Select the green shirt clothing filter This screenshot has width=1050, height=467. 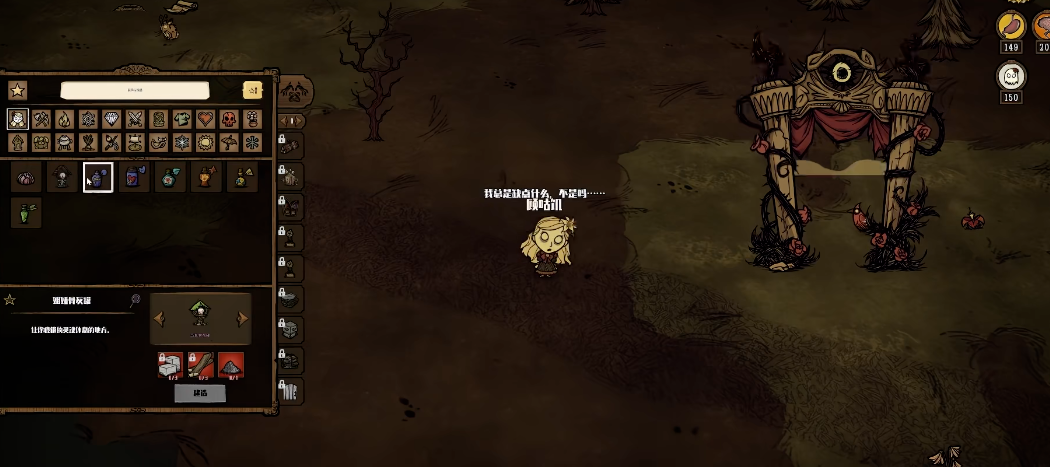click(x=181, y=120)
